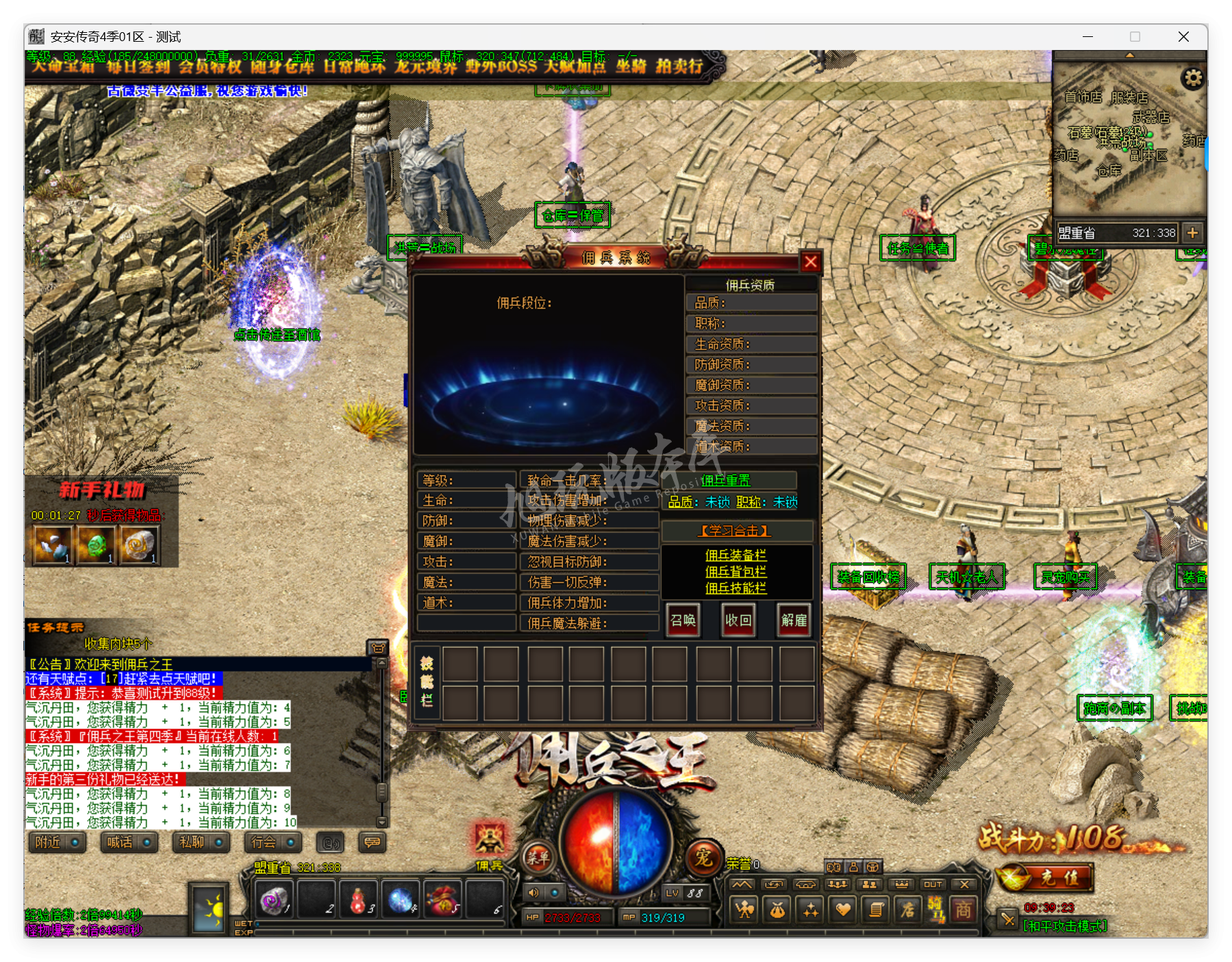1232x962 pixels.
Task: Mute the speaker toggle near 菜单
Action: coord(535,892)
